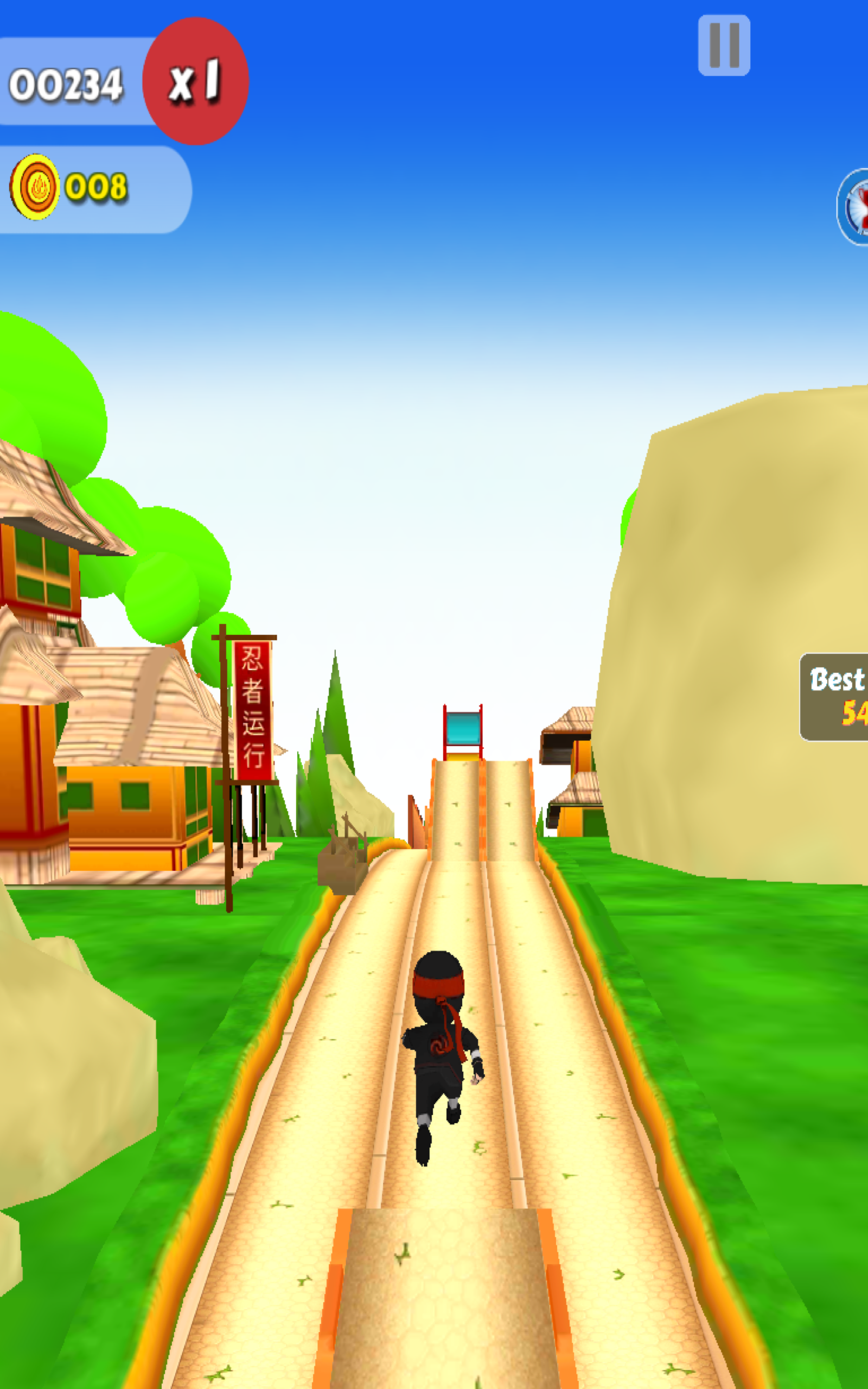Pause the game with the pause button
The image size is (868, 1389).
point(724,46)
